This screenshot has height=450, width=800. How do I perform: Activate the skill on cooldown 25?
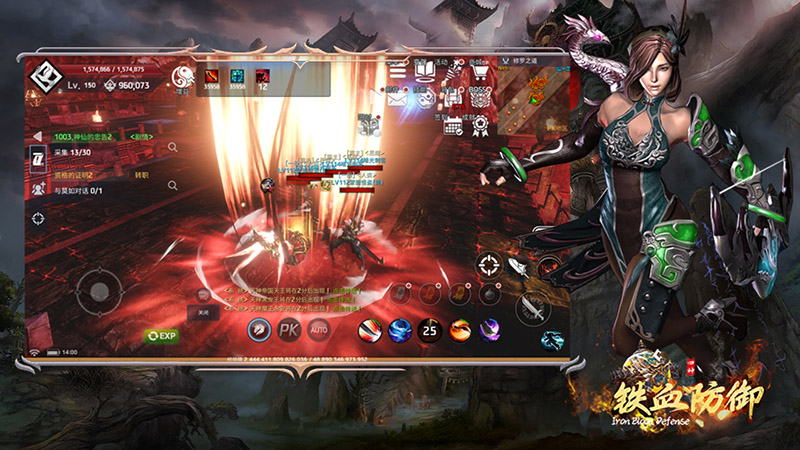tap(430, 328)
